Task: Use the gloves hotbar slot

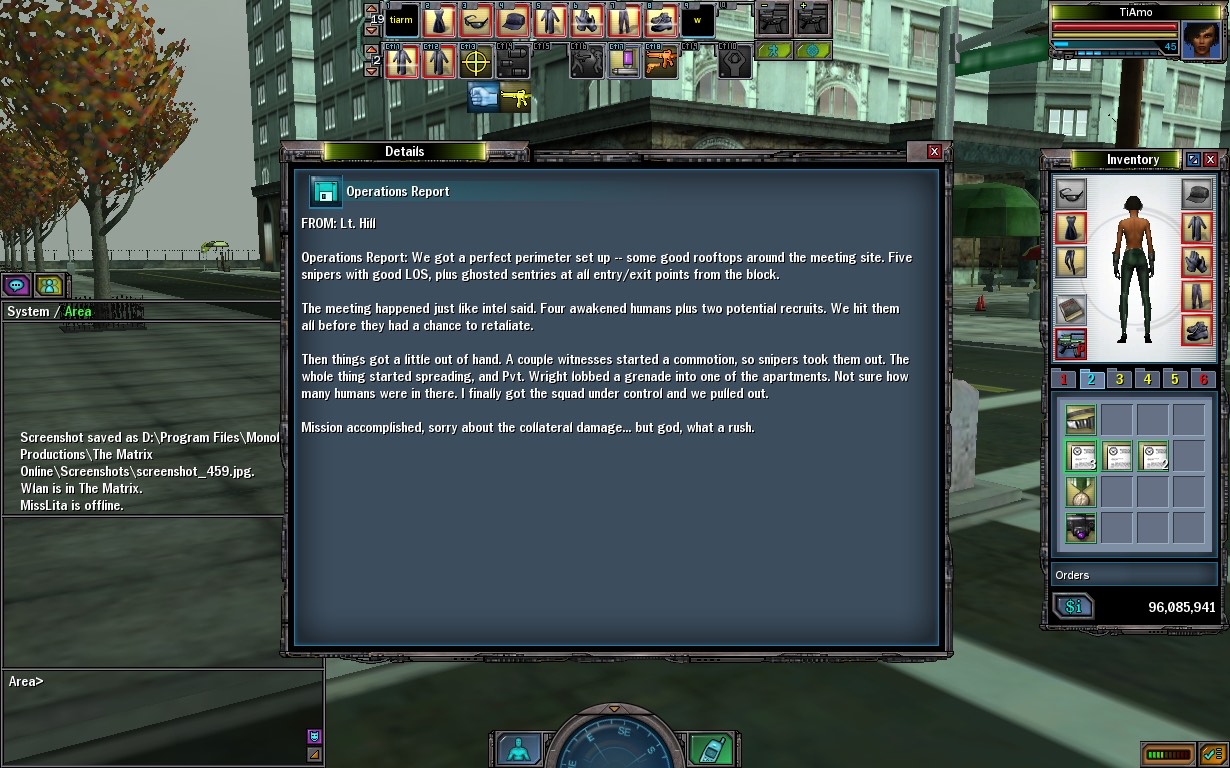Action: coord(587,21)
